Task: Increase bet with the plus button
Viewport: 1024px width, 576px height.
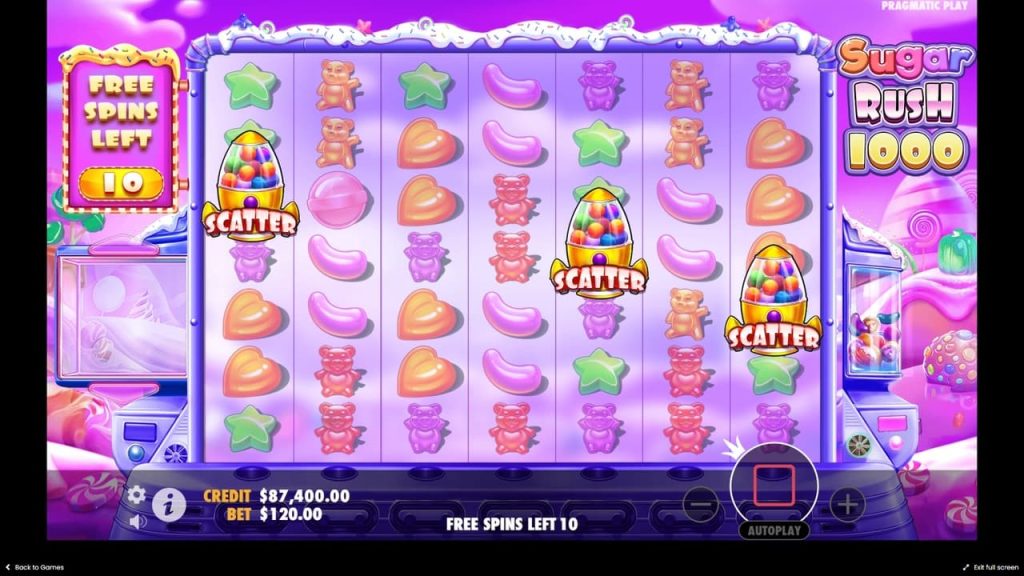Action: tap(847, 504)
